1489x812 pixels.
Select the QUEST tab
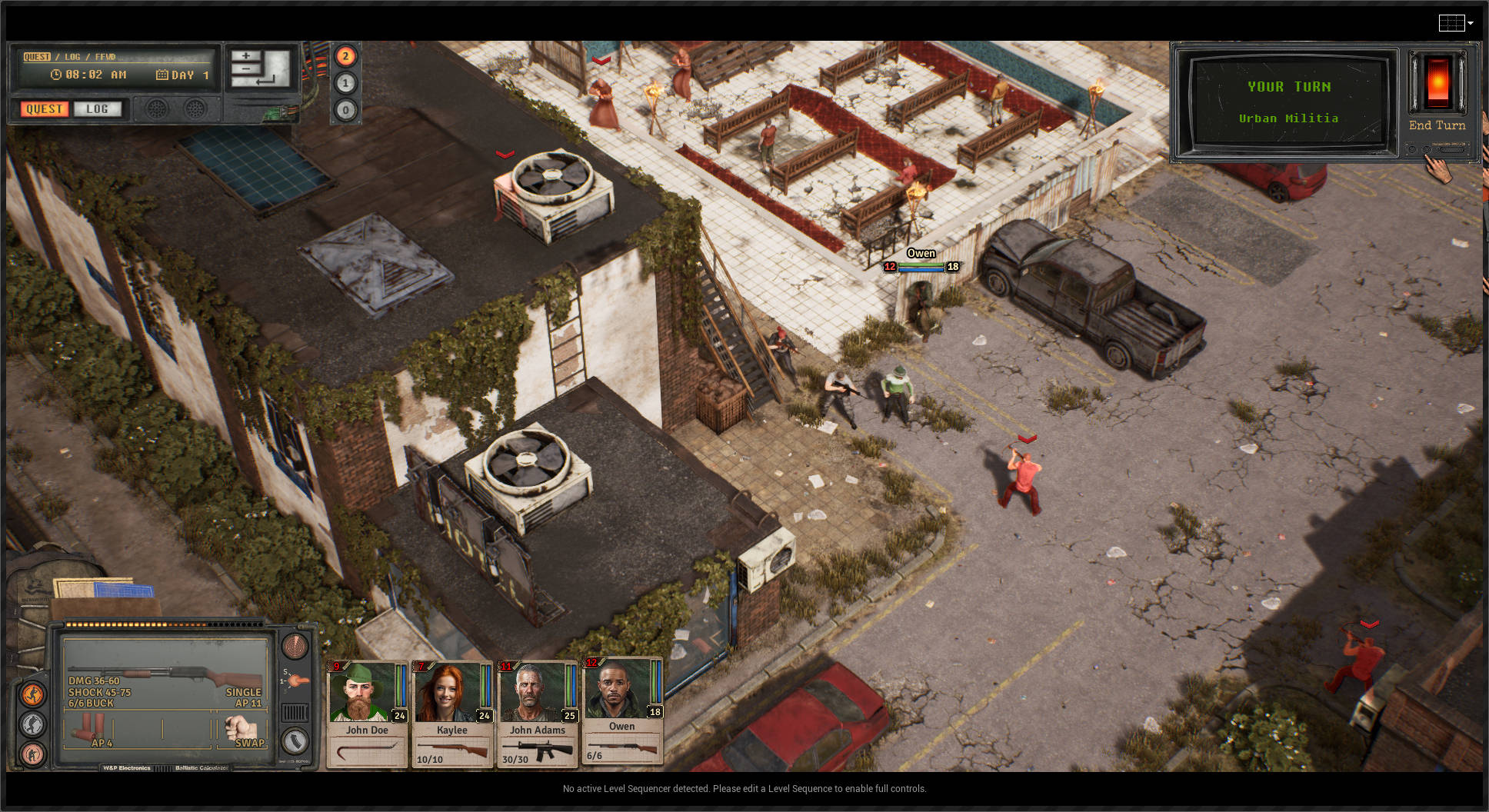click(x=43, y=108)
